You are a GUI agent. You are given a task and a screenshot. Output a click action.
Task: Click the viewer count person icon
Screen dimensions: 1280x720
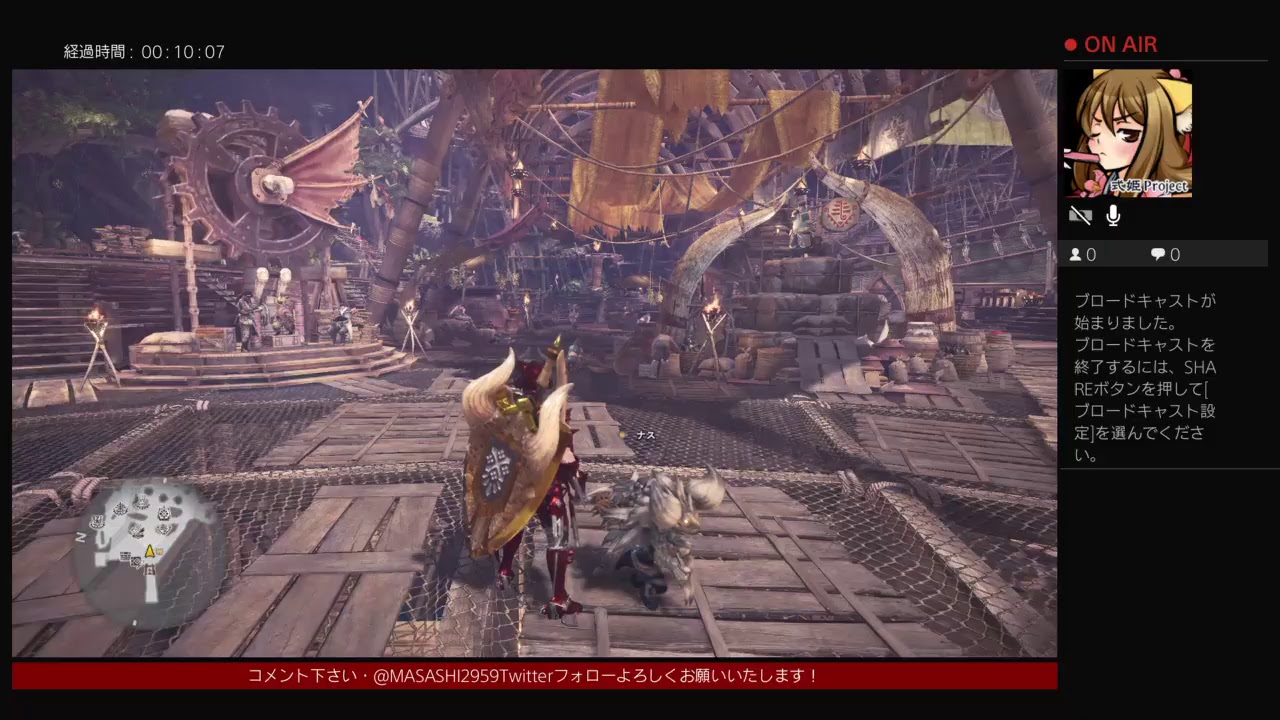point(1075,254)
